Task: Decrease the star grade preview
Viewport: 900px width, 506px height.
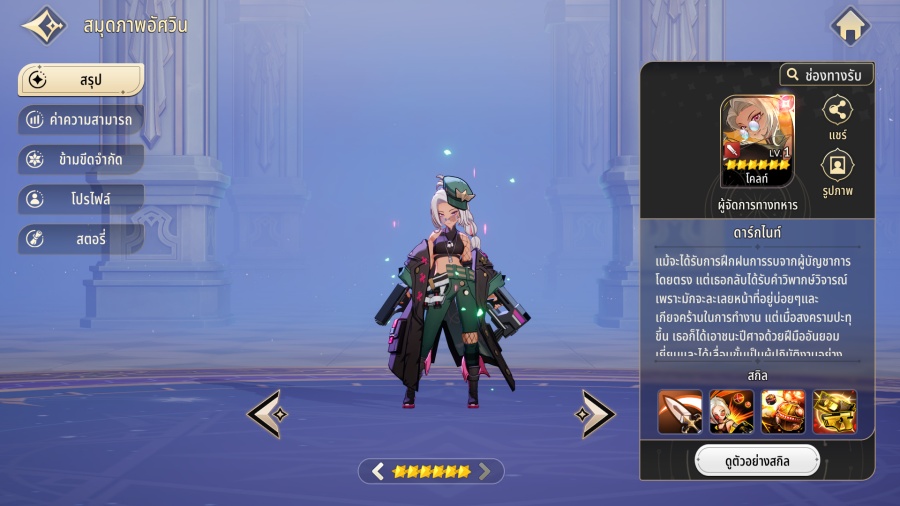Action: [378, 471]
